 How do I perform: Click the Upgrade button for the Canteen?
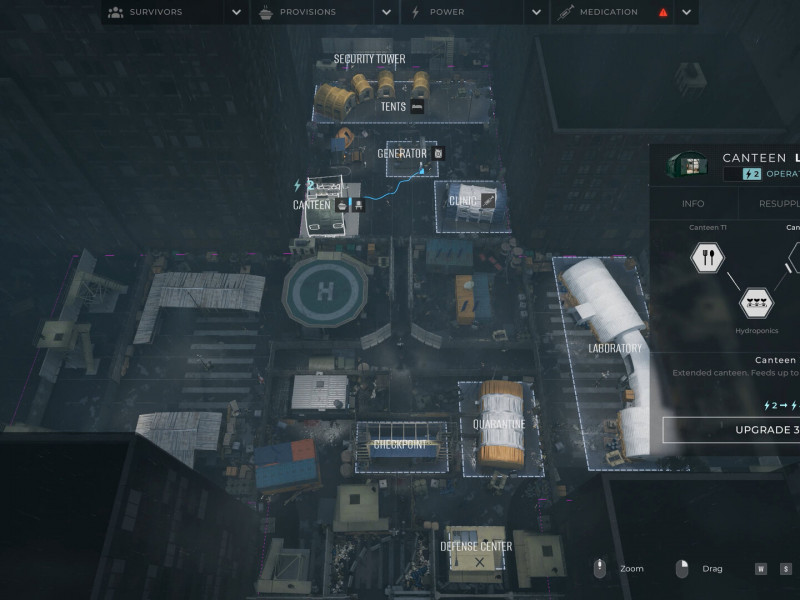[732, 430]
